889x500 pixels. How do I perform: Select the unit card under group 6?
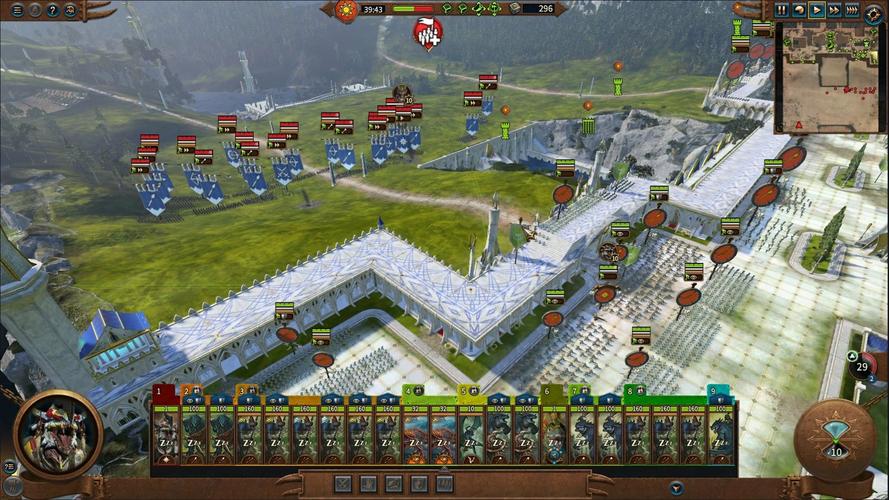(553, 432)
